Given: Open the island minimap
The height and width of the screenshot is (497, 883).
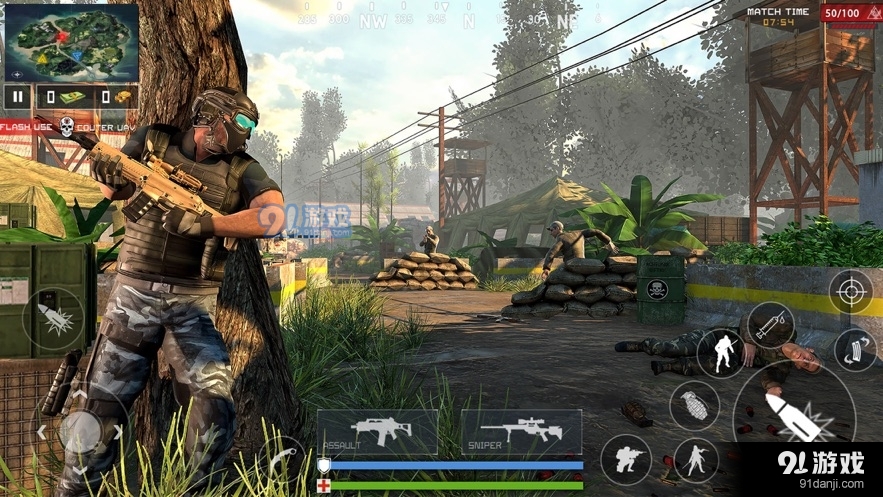Looking at the screenshot, I should [x=71, y=42].
